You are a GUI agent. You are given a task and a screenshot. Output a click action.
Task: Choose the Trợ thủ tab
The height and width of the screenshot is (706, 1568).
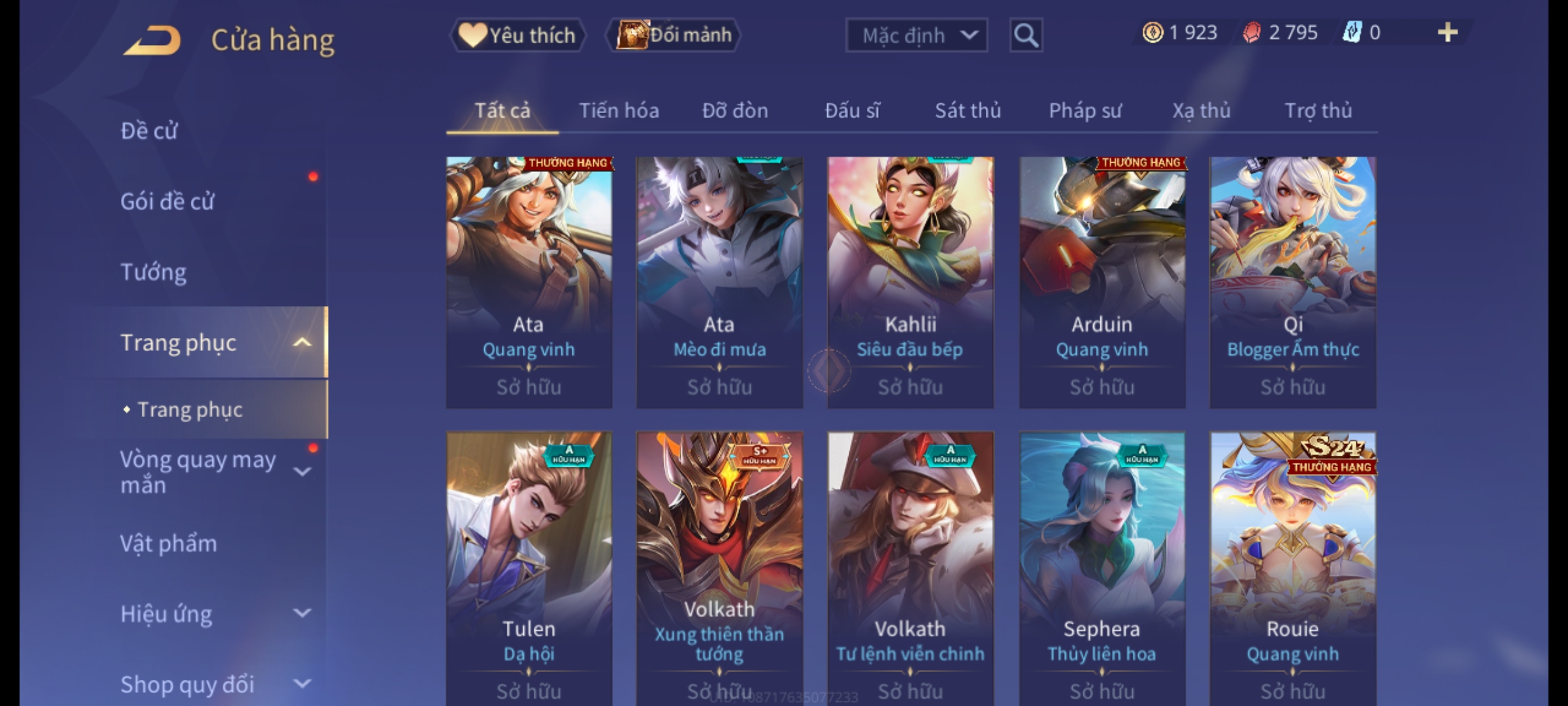point(1318,110)
